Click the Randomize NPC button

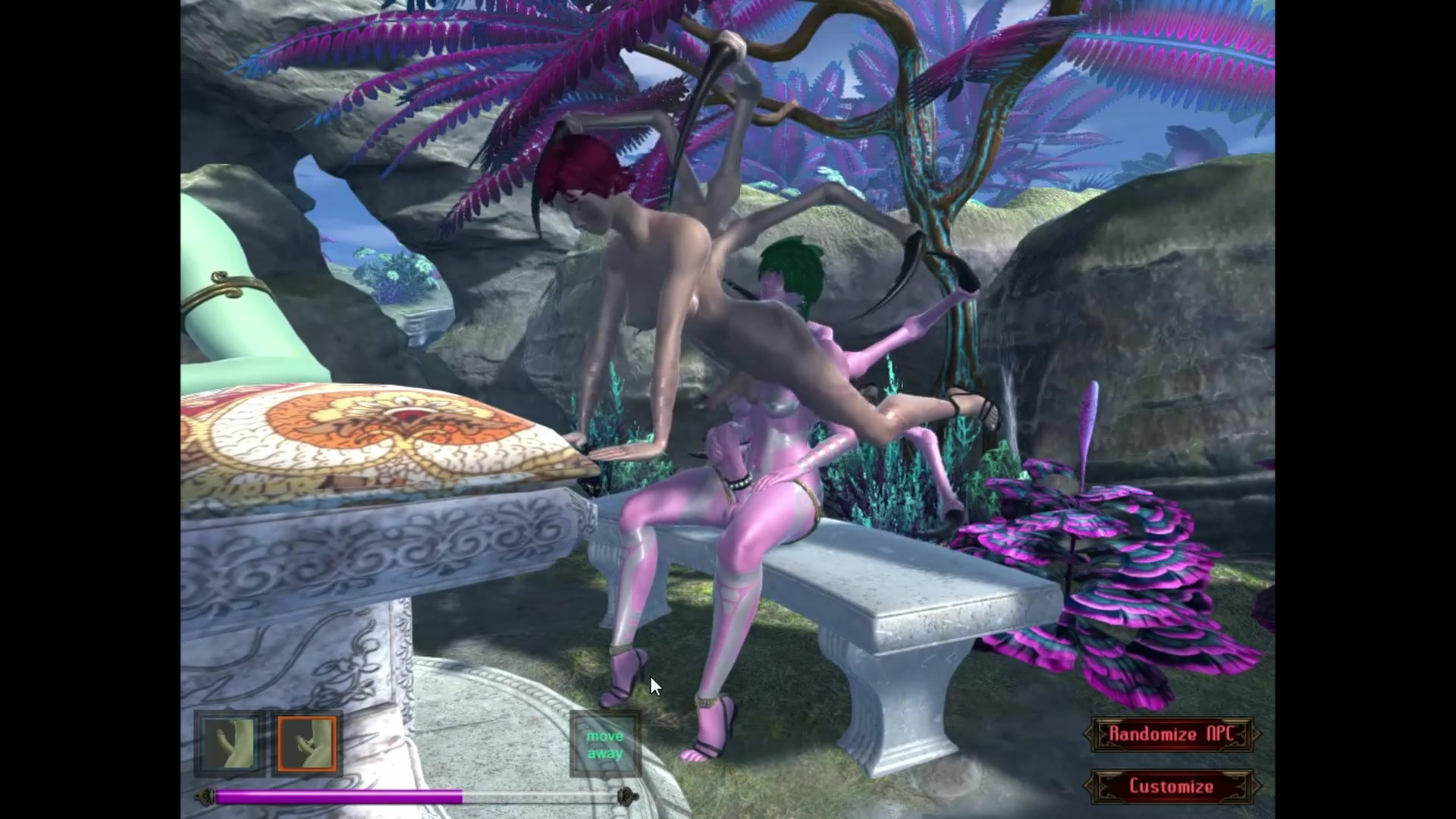1171,734
